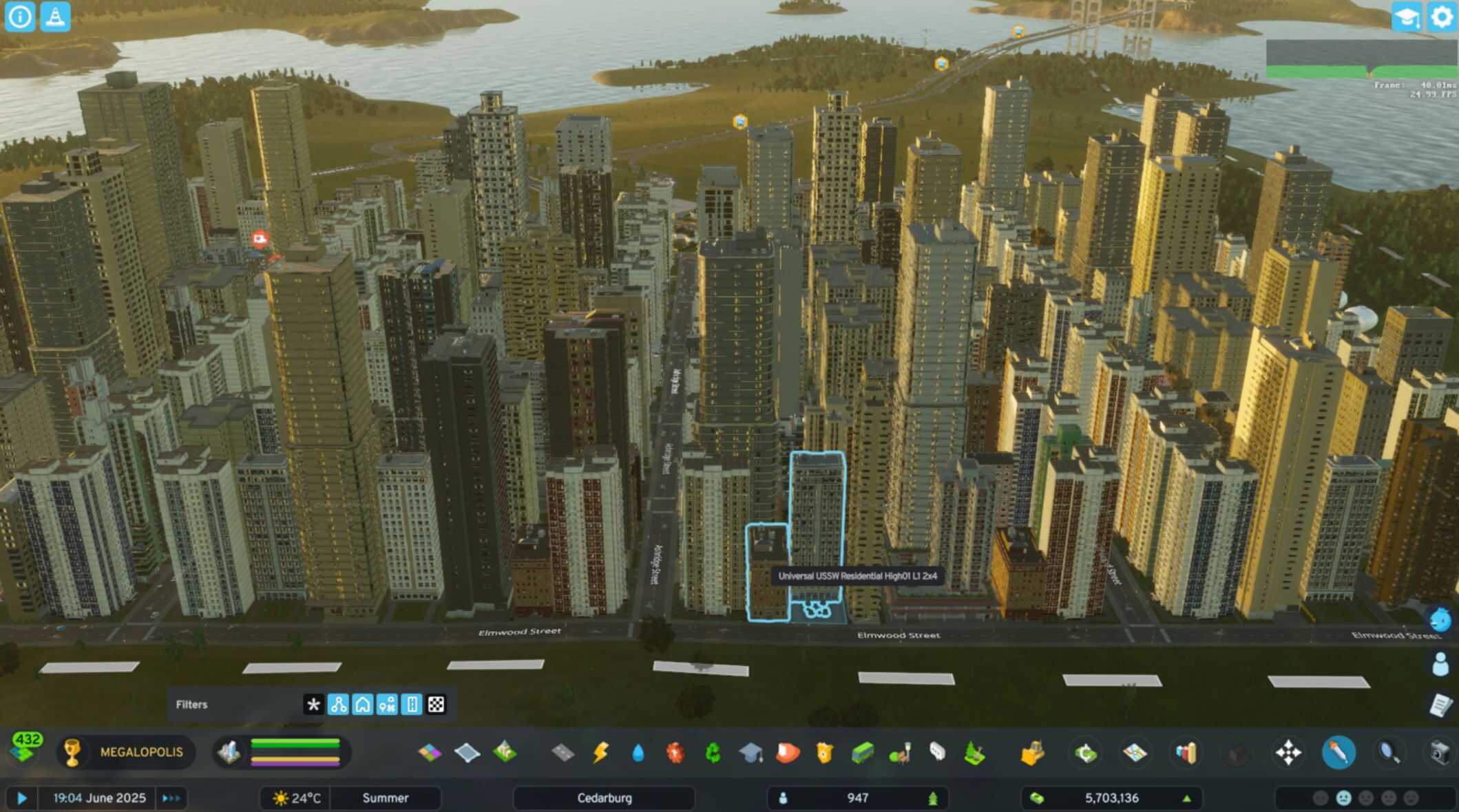Toggle the asterisk all-filters button
The height and width of the screenshot is (812, 1459).
tap(313, 705)
